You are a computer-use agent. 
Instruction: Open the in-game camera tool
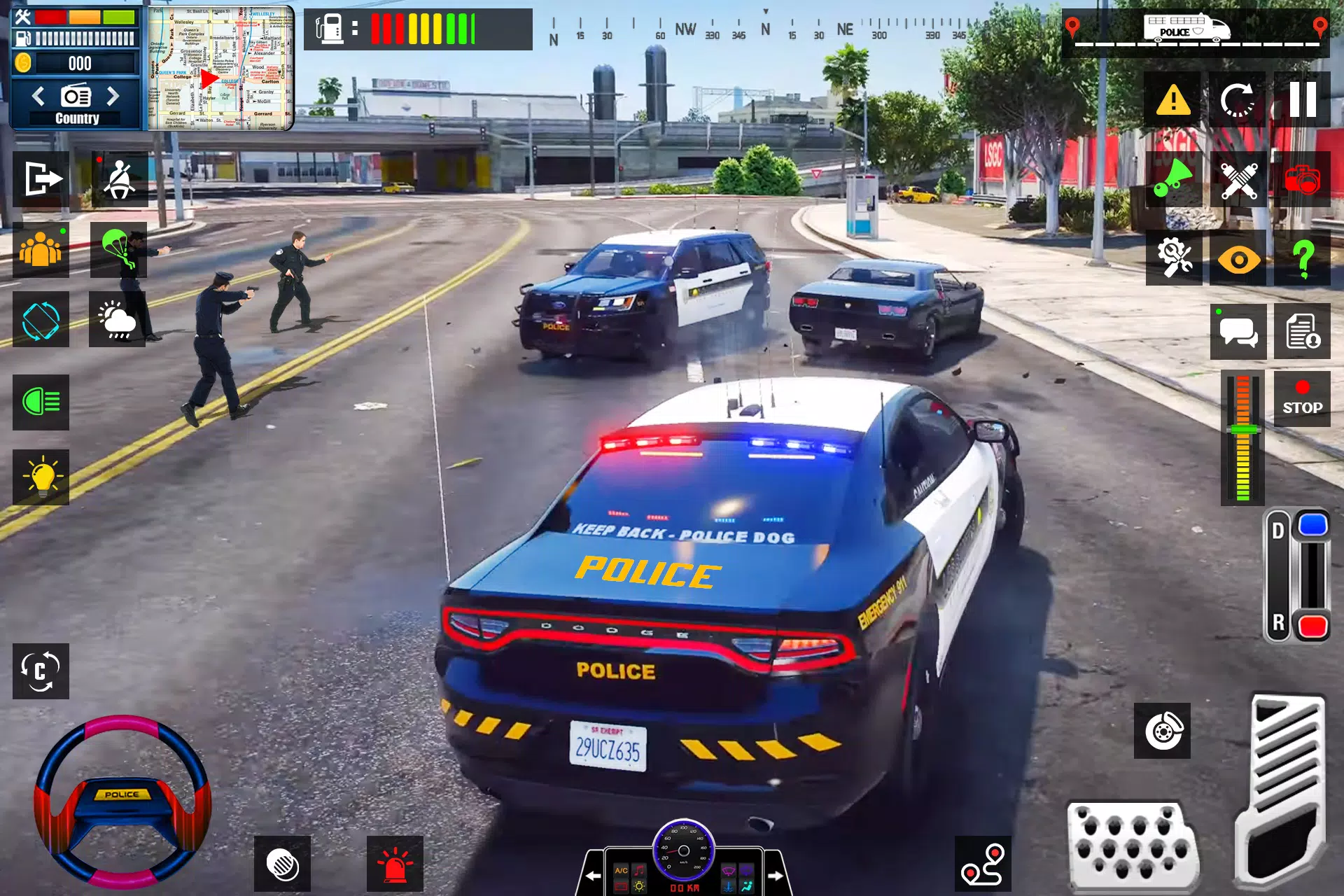(x=1303, y=181)
